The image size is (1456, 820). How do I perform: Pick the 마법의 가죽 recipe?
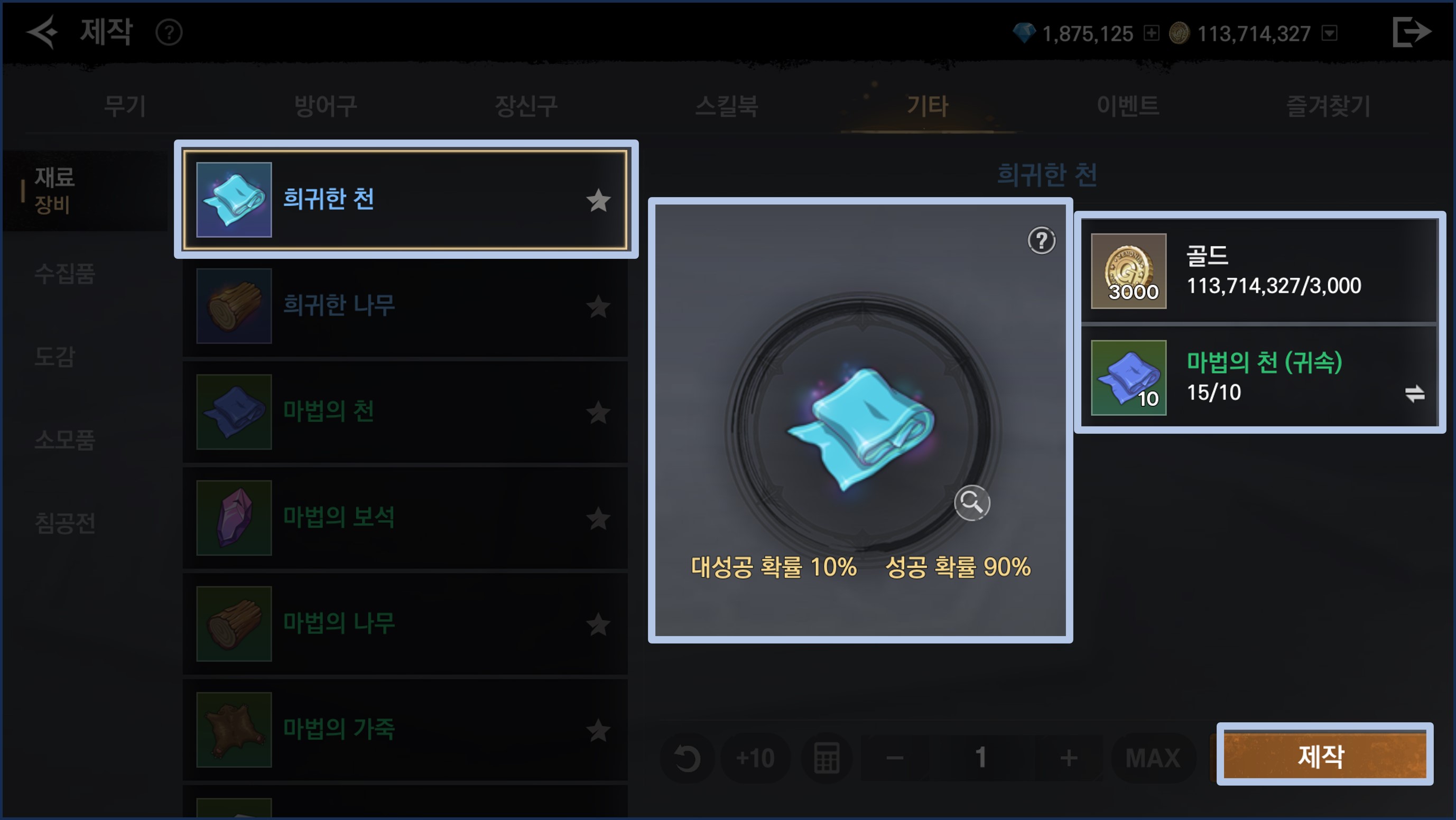click(x=405, y=729)
